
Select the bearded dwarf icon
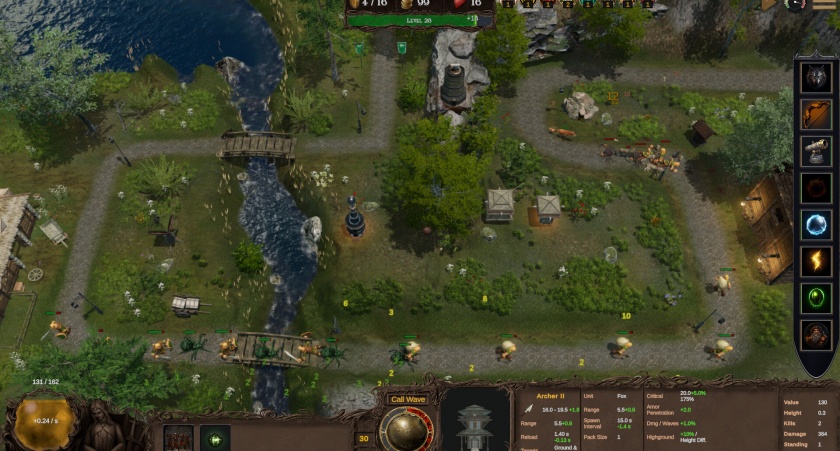(817, 335)
